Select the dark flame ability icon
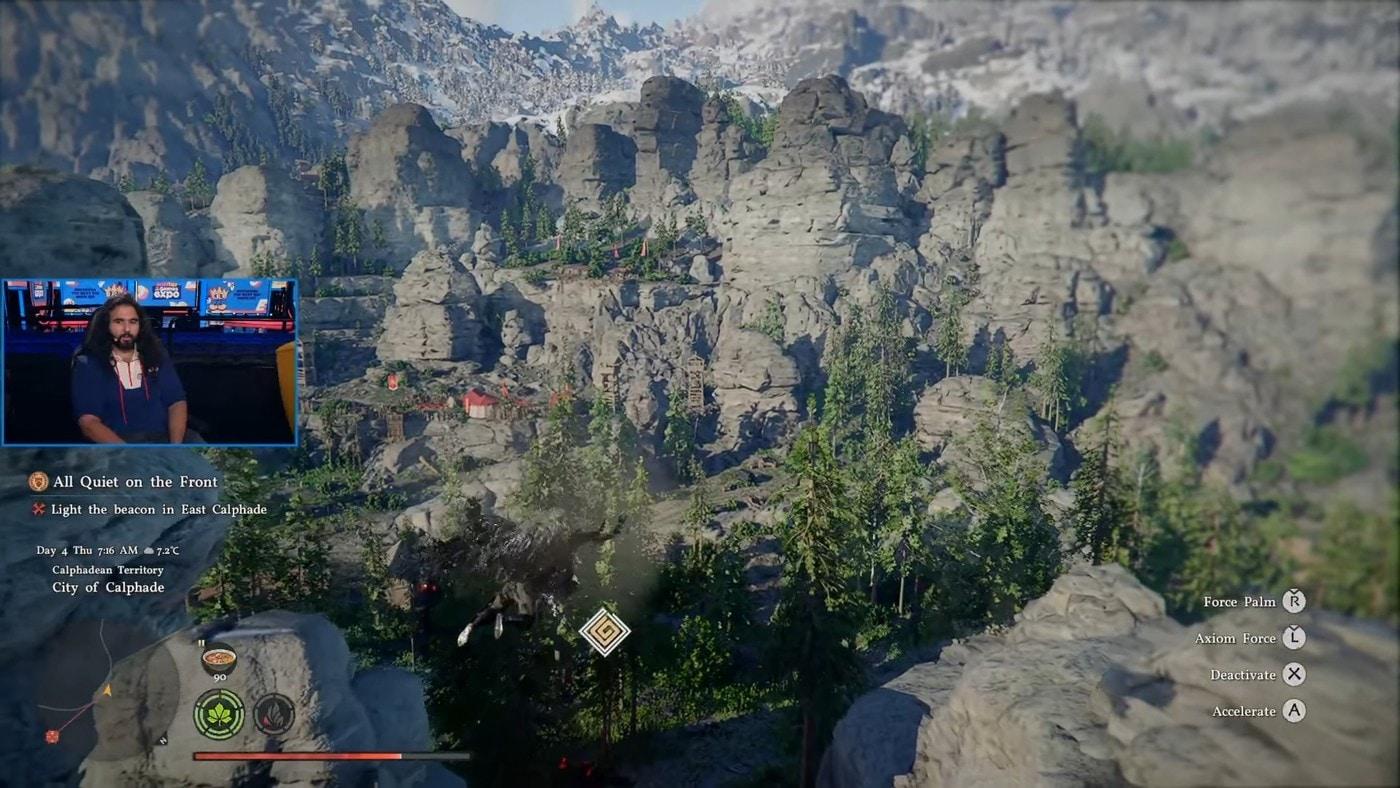The height and width of the screenshot is (788, 1400). coord(273,714)
